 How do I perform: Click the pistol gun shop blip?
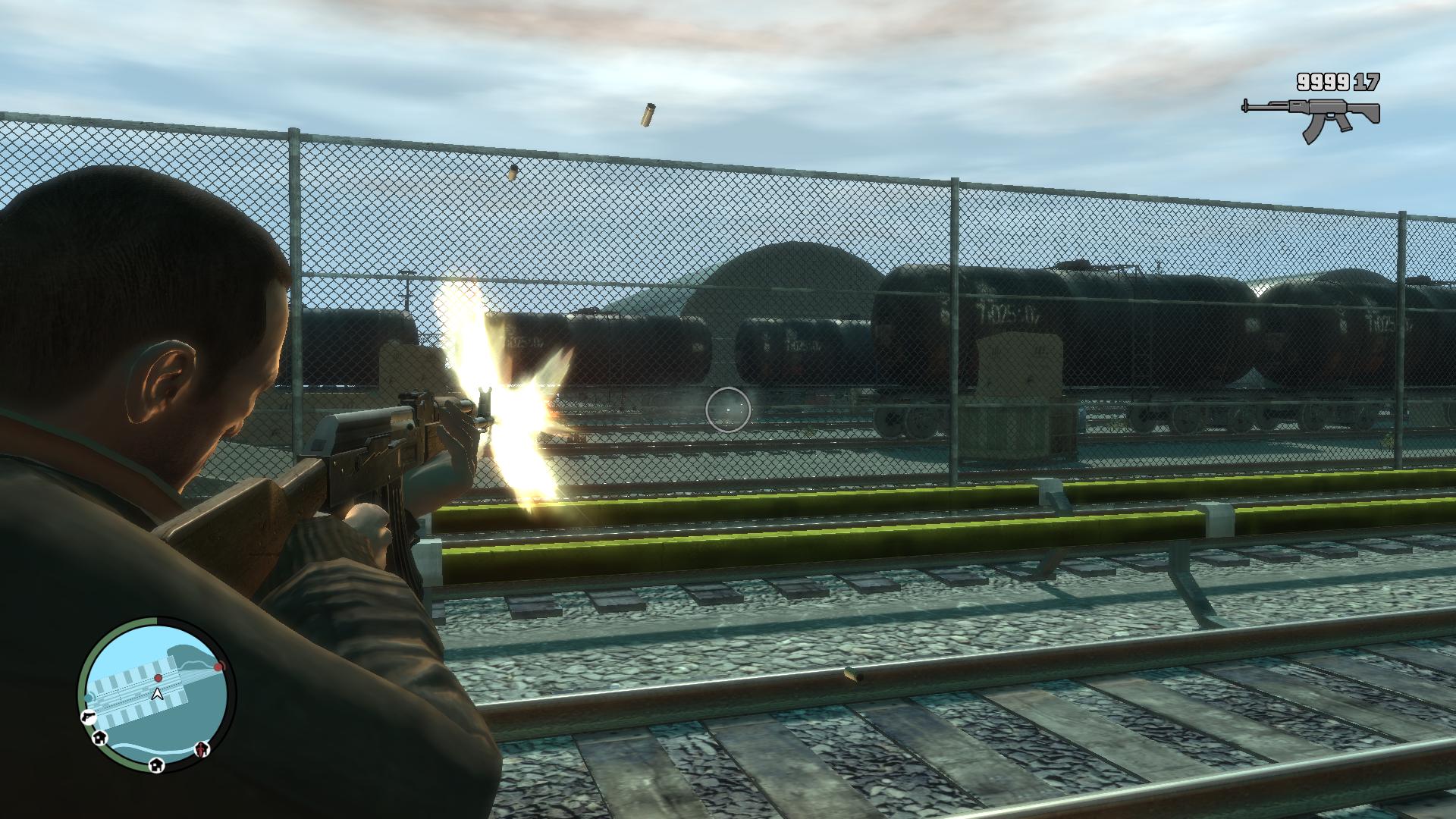click(x=87, y=716)
